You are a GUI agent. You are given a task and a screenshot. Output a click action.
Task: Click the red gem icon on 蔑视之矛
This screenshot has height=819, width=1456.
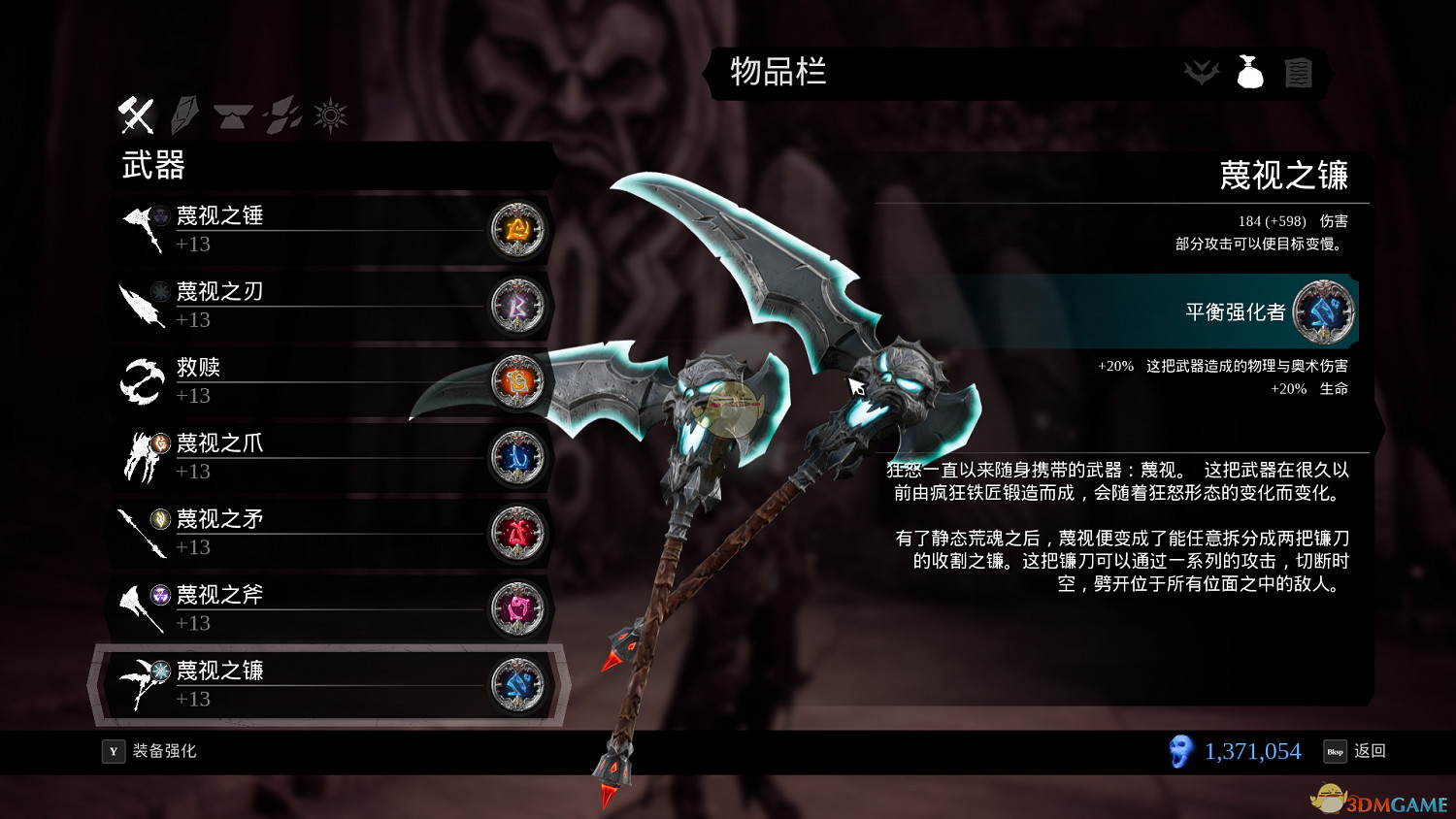517,534
